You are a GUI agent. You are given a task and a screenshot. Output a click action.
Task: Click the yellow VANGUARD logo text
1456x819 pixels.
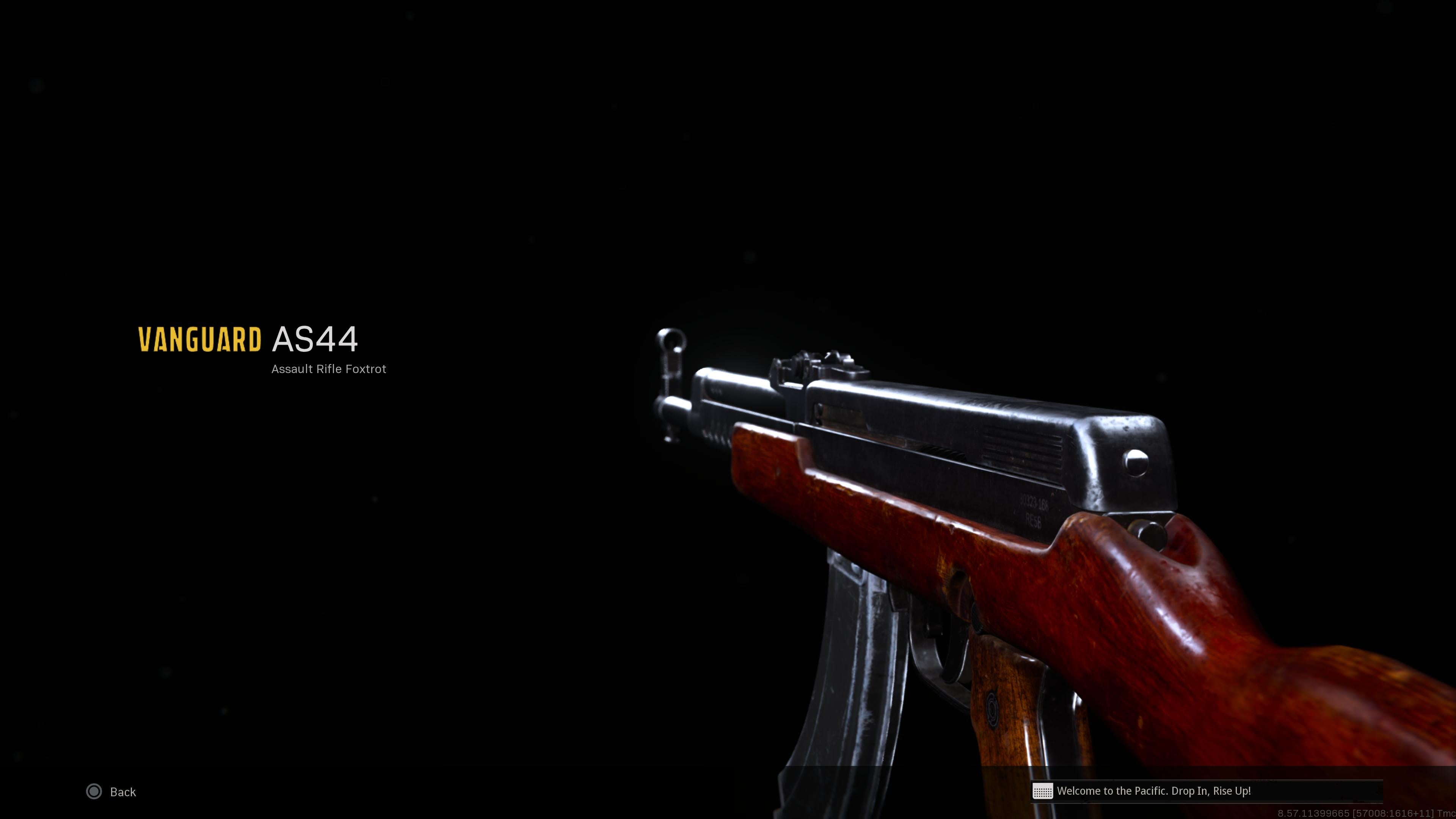(x=199, y=340)
